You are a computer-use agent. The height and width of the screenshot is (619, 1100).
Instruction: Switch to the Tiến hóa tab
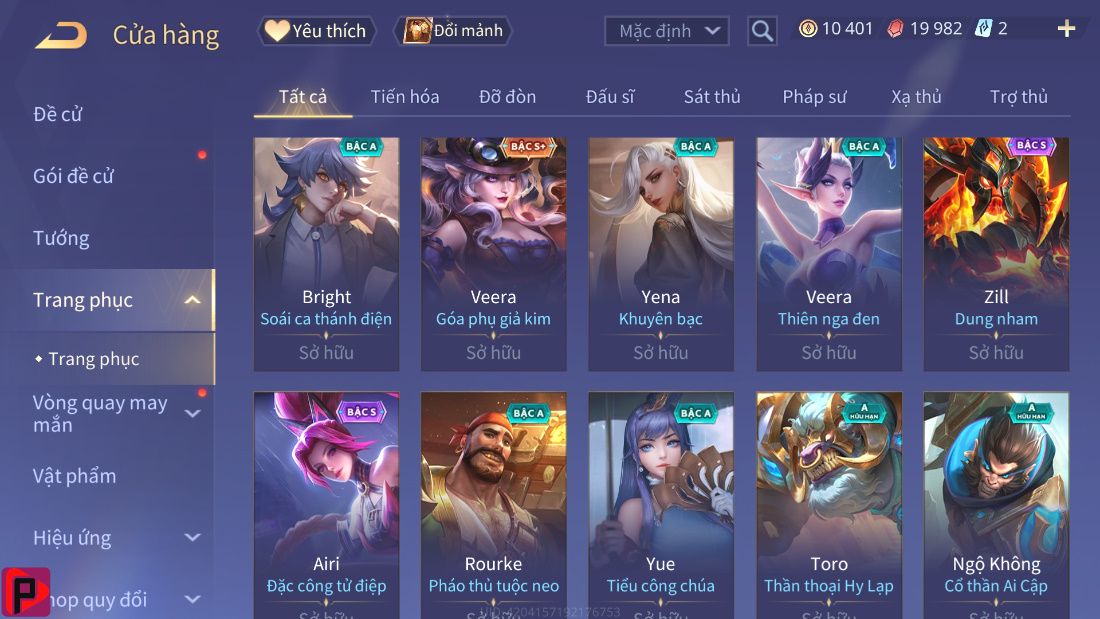[405, 97]
